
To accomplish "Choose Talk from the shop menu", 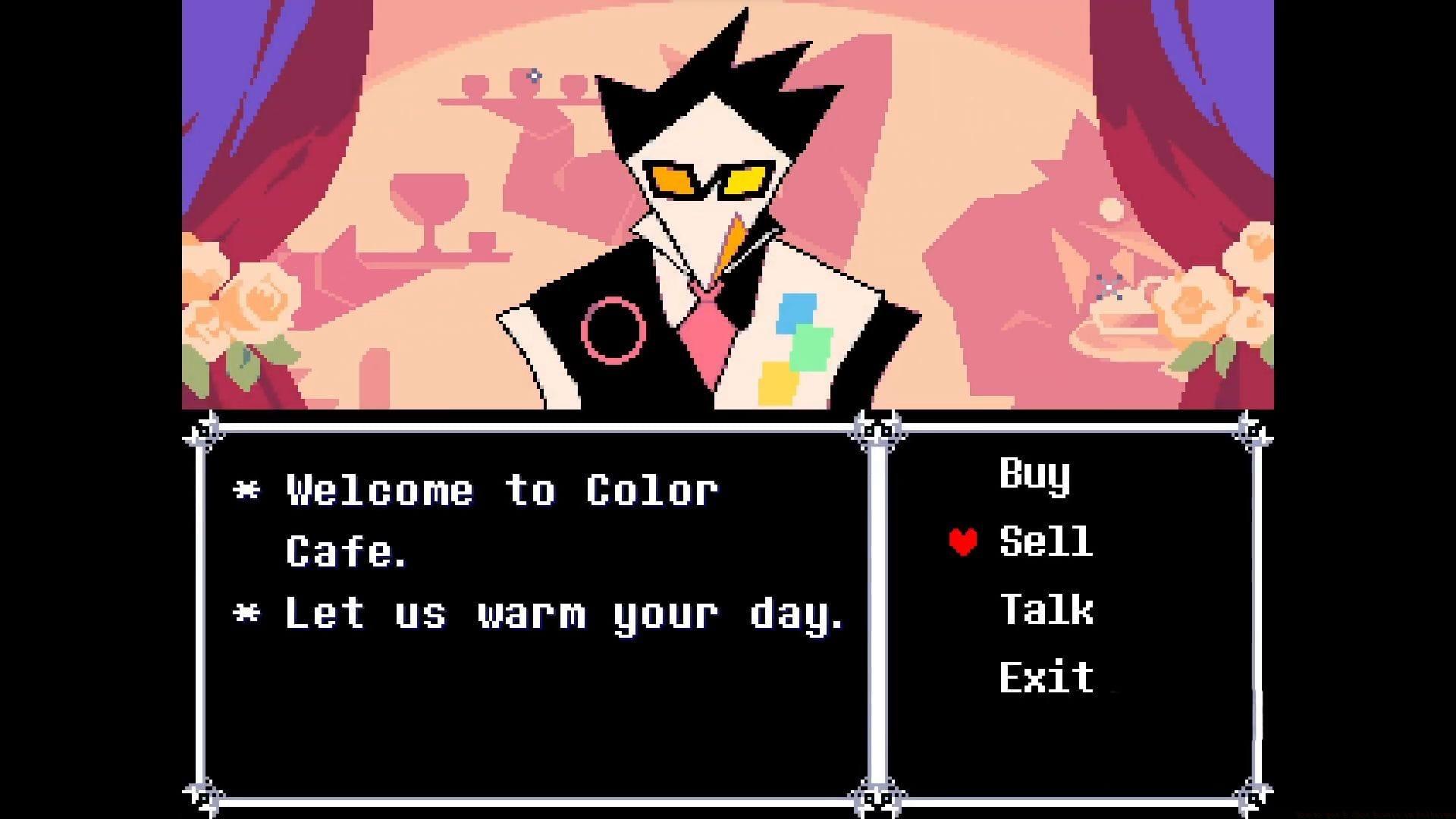I will click(x=1046, y=610).
